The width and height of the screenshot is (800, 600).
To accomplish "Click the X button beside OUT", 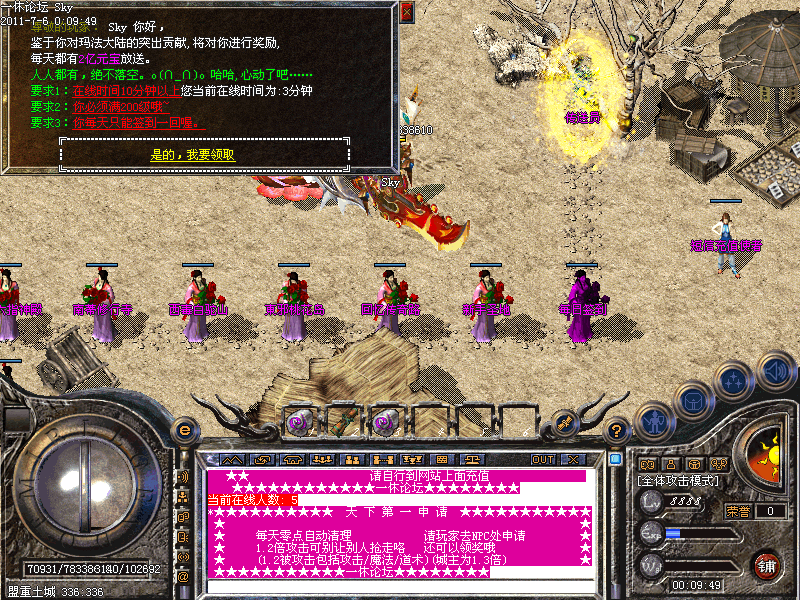I will point(573,459).
